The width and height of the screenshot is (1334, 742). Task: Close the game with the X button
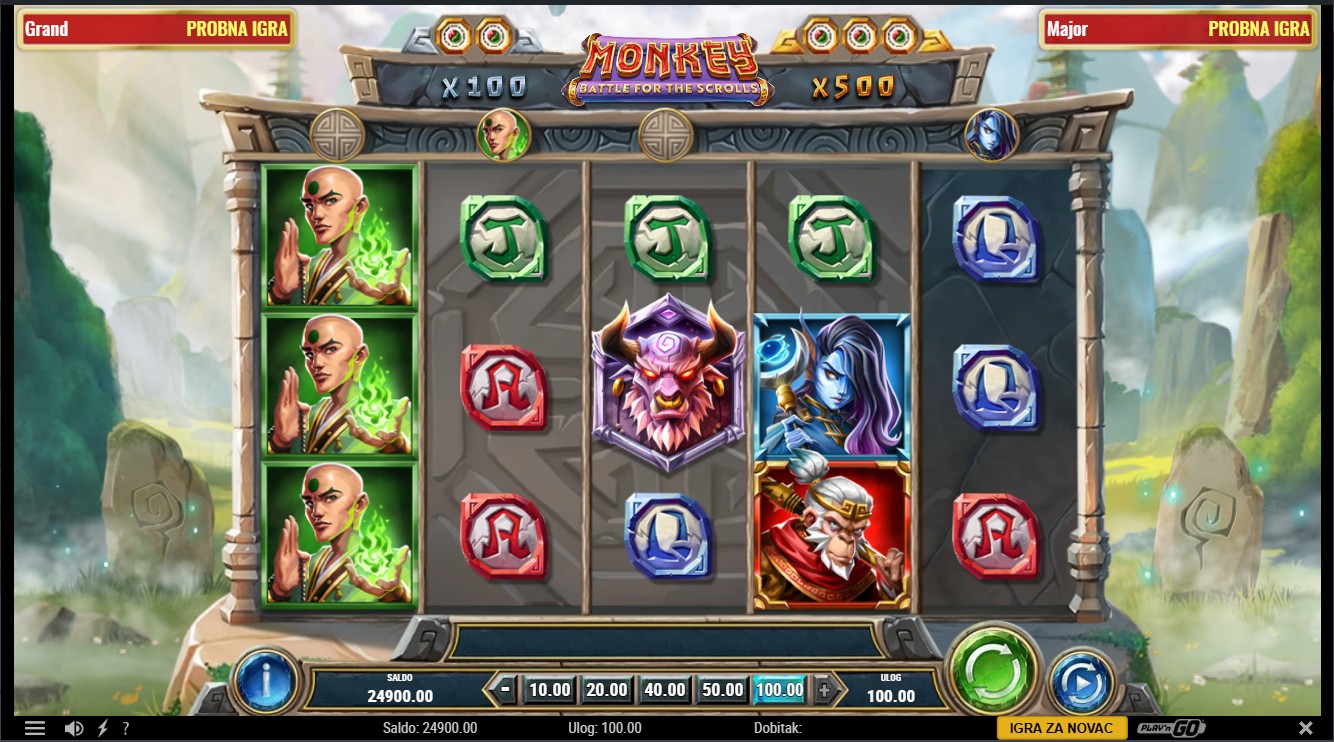click(x=1305, y=728)
